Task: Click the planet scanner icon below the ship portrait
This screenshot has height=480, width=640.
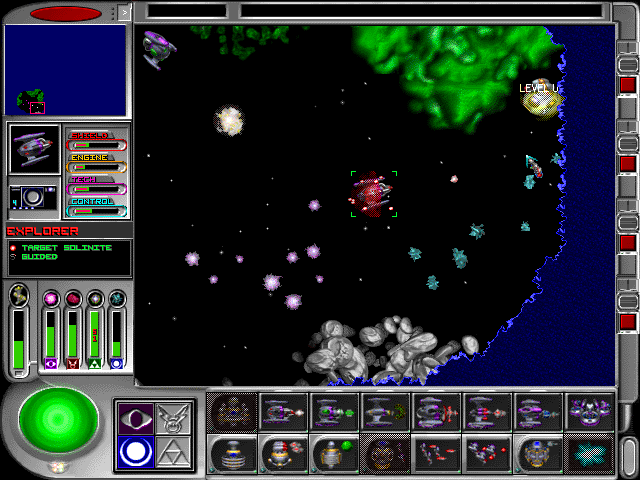Action: [34, 197]
